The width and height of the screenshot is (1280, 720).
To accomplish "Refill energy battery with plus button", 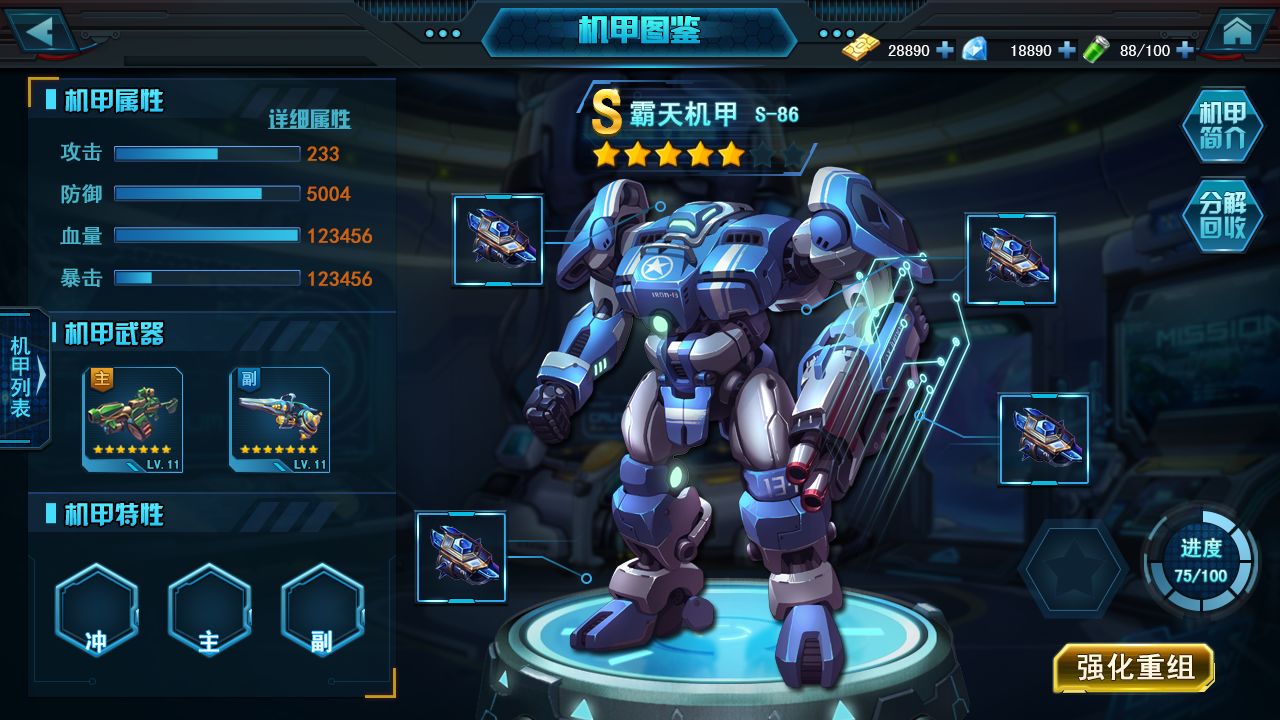I will [x=1185, y=50].
